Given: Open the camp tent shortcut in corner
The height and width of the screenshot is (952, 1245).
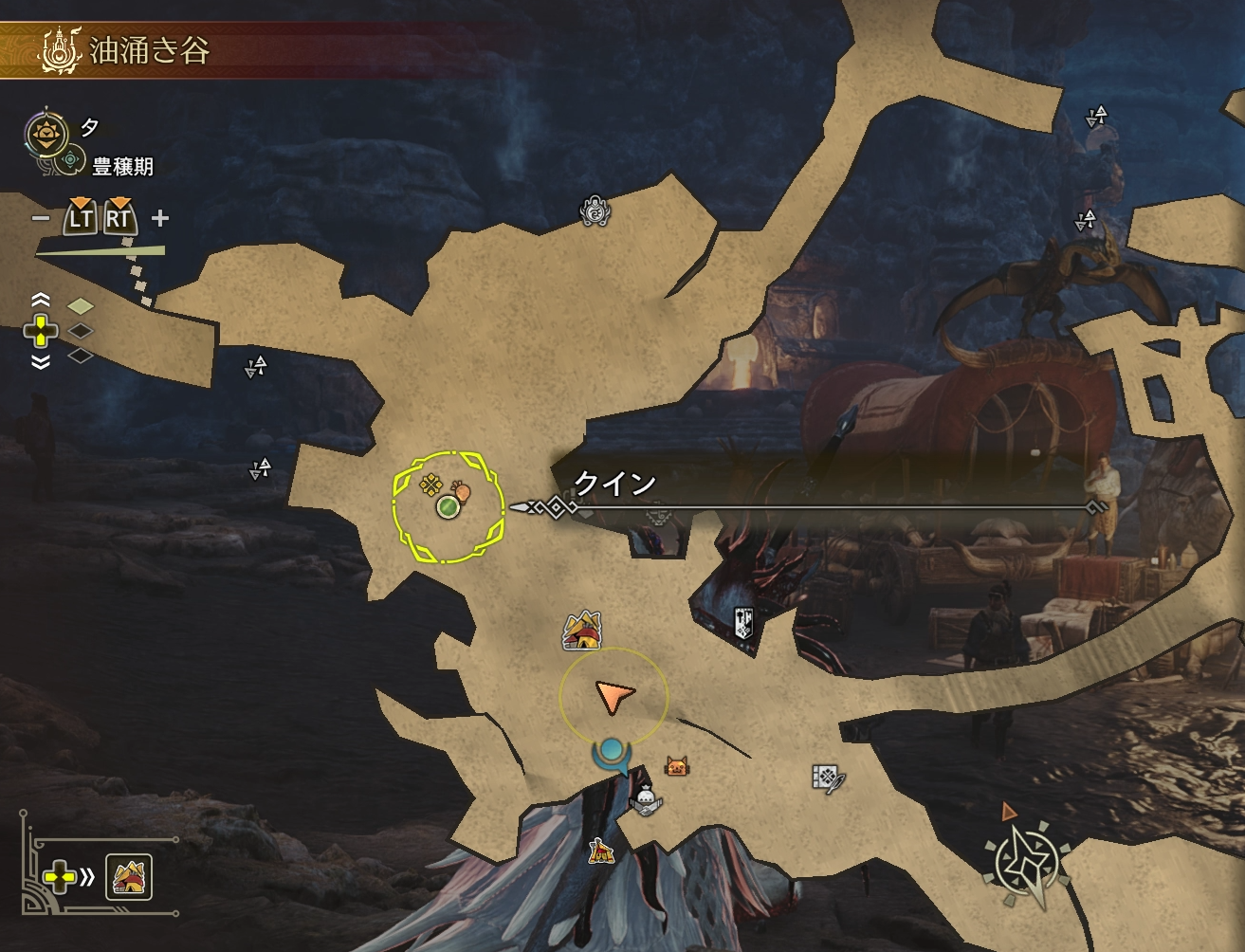Looking at the screenshot, I should pos(129,877).
